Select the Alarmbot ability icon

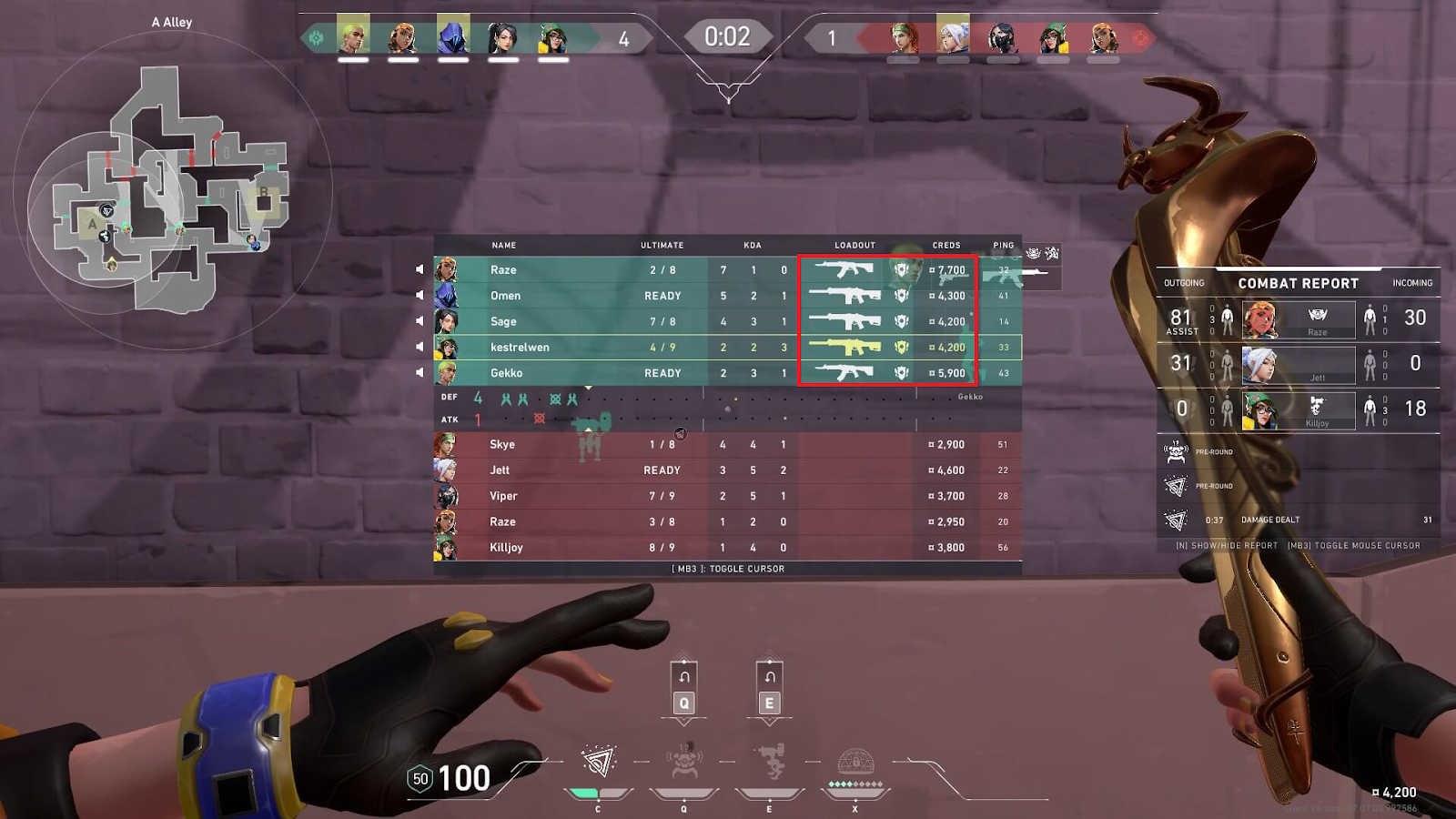pyautogui.click(x=684, y=763)
